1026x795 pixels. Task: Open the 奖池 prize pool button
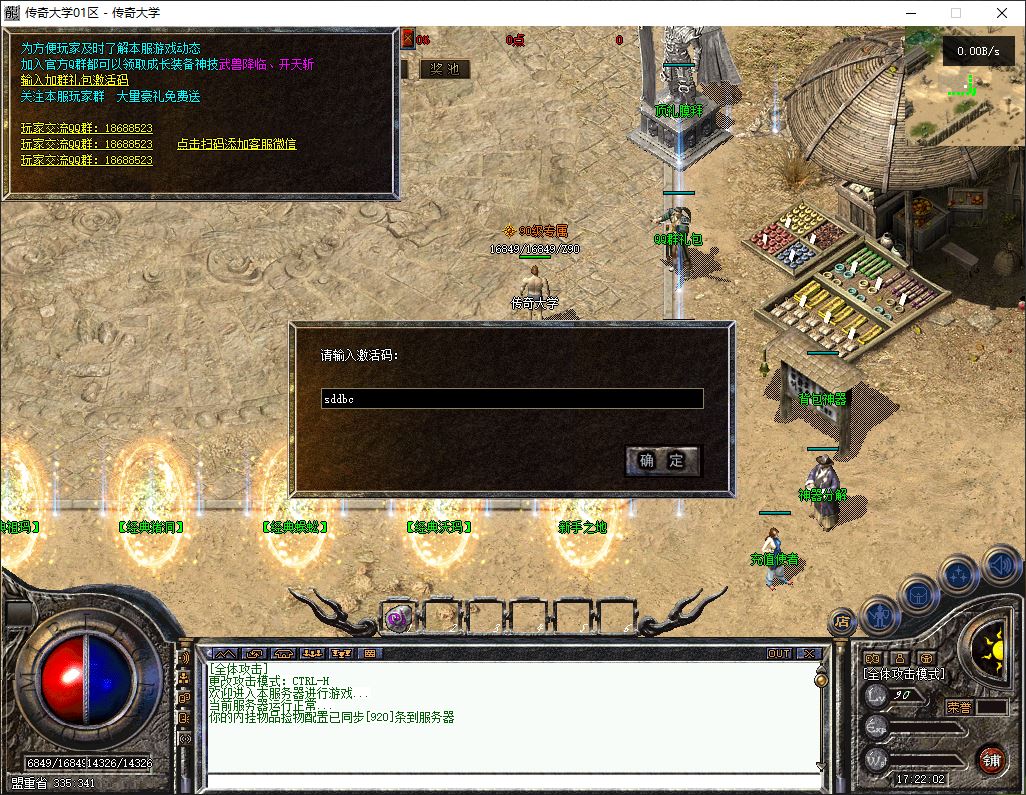pyautogui.click(x=444, y=69)
